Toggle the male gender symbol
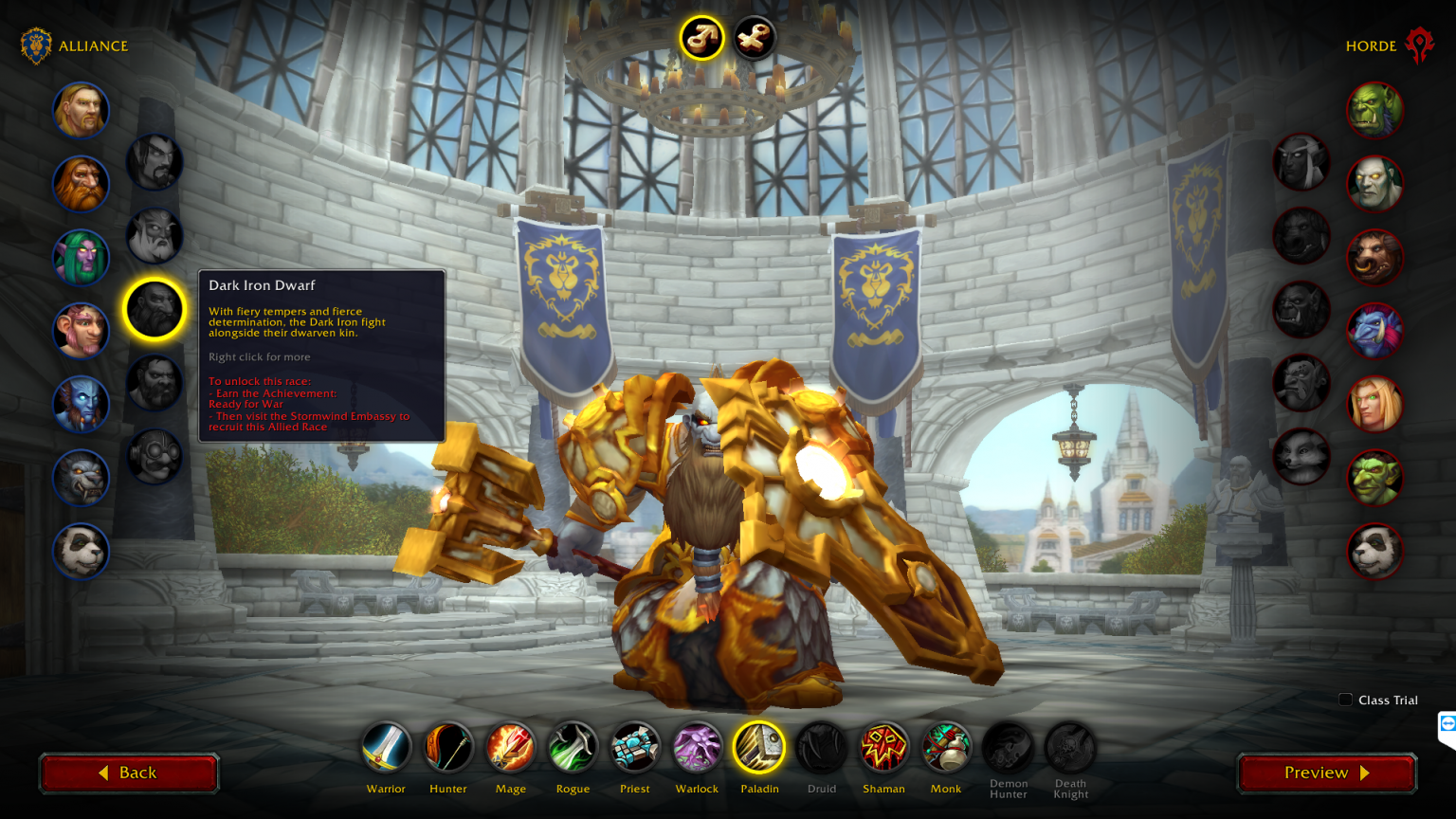1456x819 pixels. pyautogui.click(x=701, y=38)
